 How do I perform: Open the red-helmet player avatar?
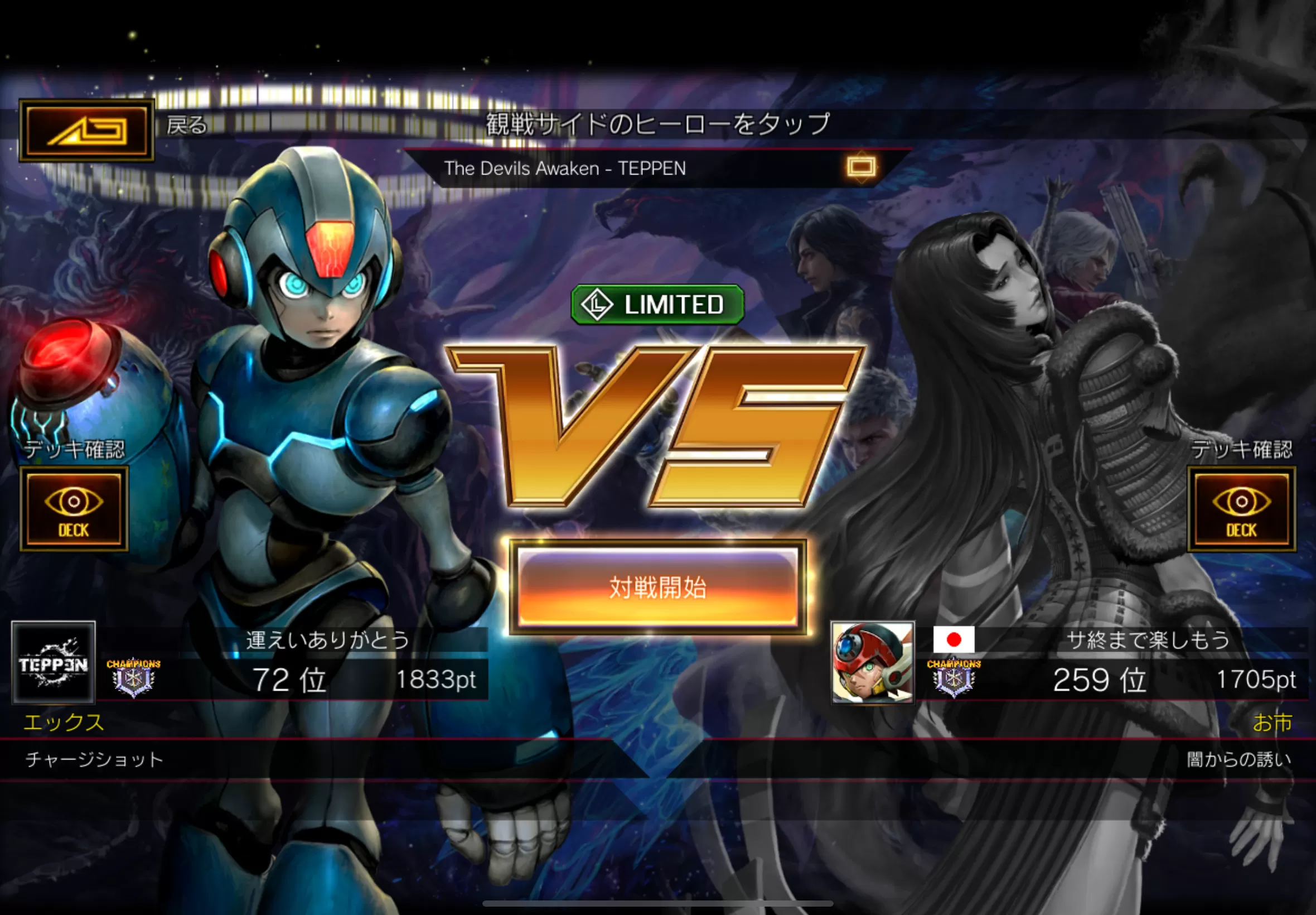[873, 663]
